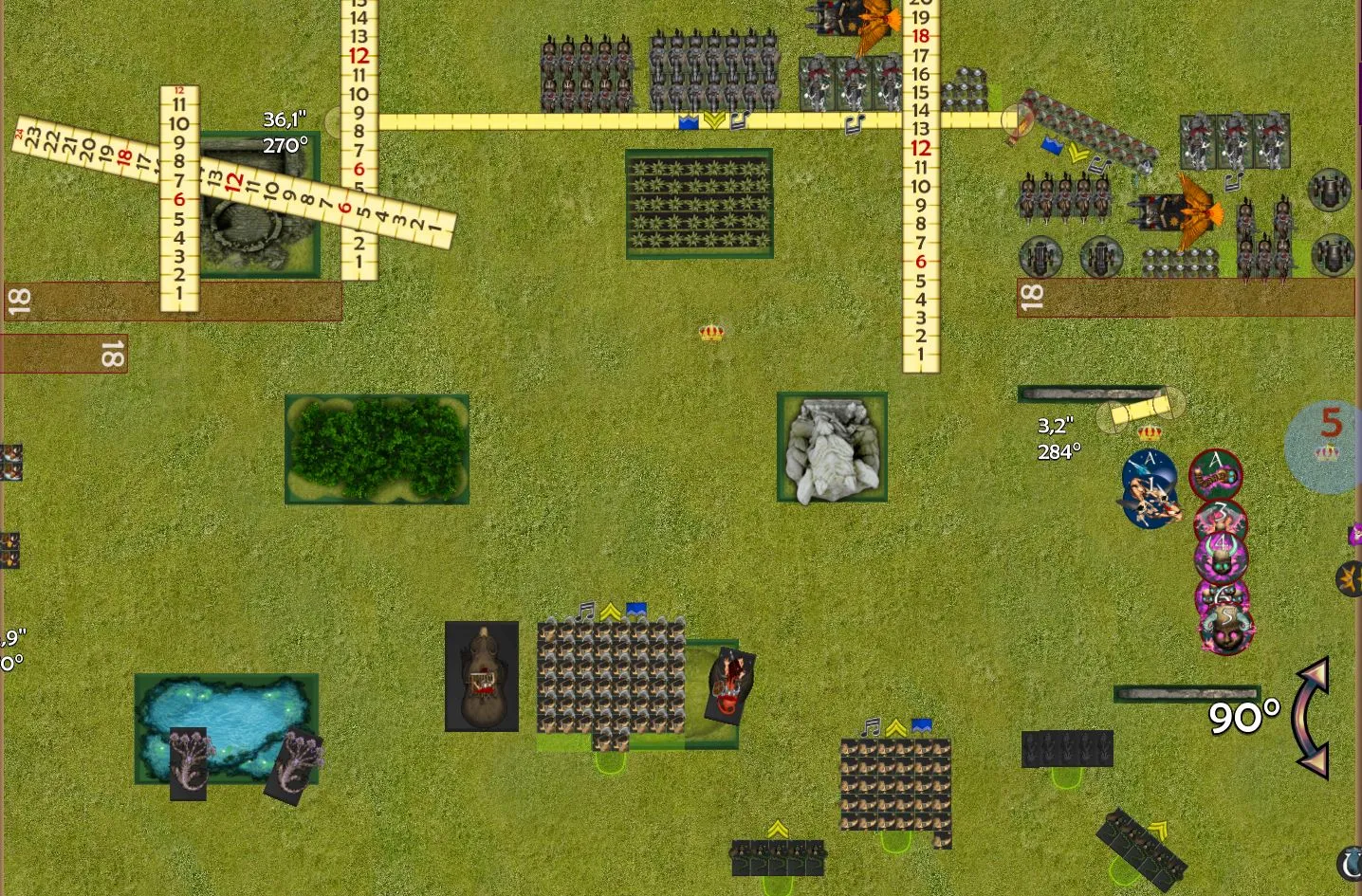The width and height of the screenshot is (1362, 896).
Task: Pick the purple token numbered 4
Action: (1222, 555)
